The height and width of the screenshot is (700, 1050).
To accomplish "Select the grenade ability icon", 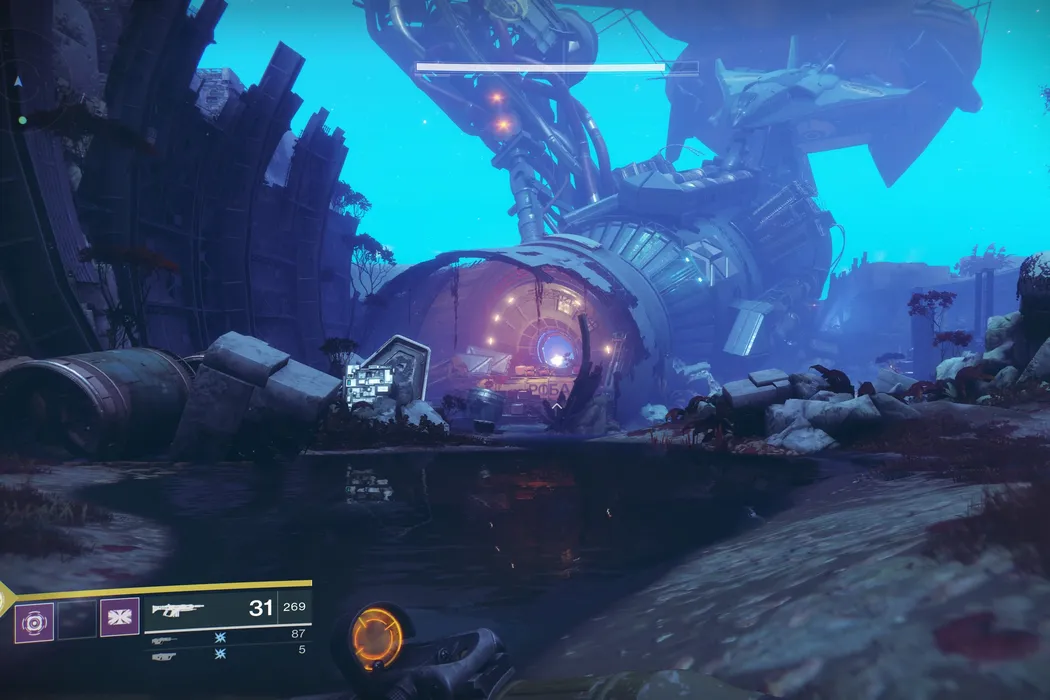I will 34,621.
